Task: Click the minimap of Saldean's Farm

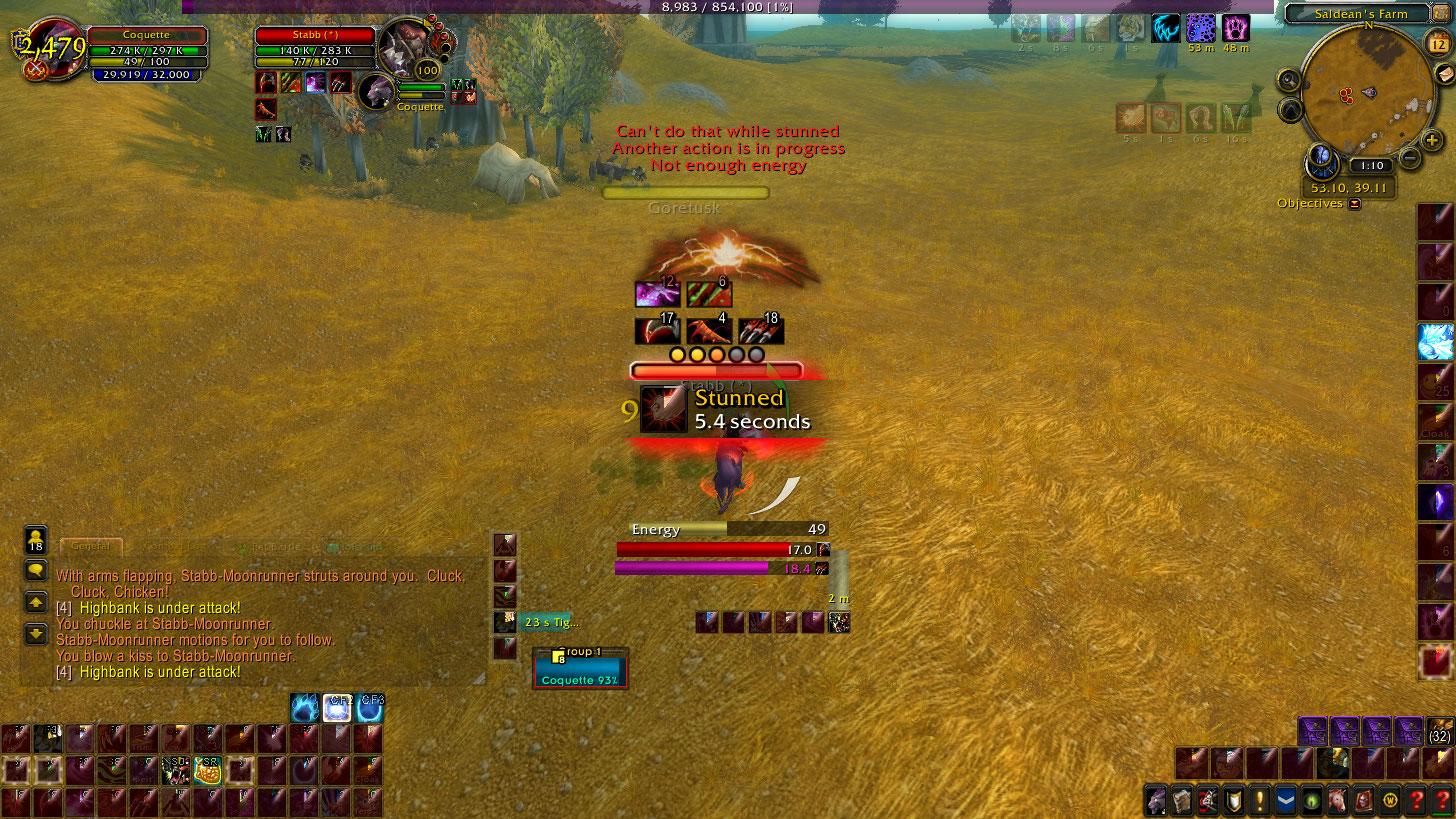Action: tap(1367, 93)
